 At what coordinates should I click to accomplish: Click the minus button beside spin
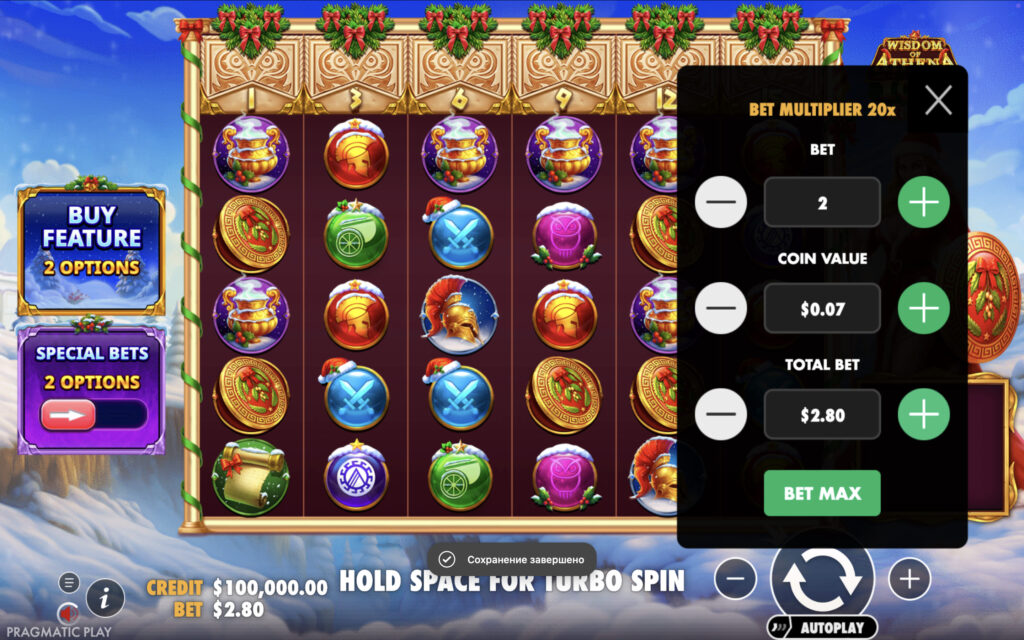[x=735, y=579]
